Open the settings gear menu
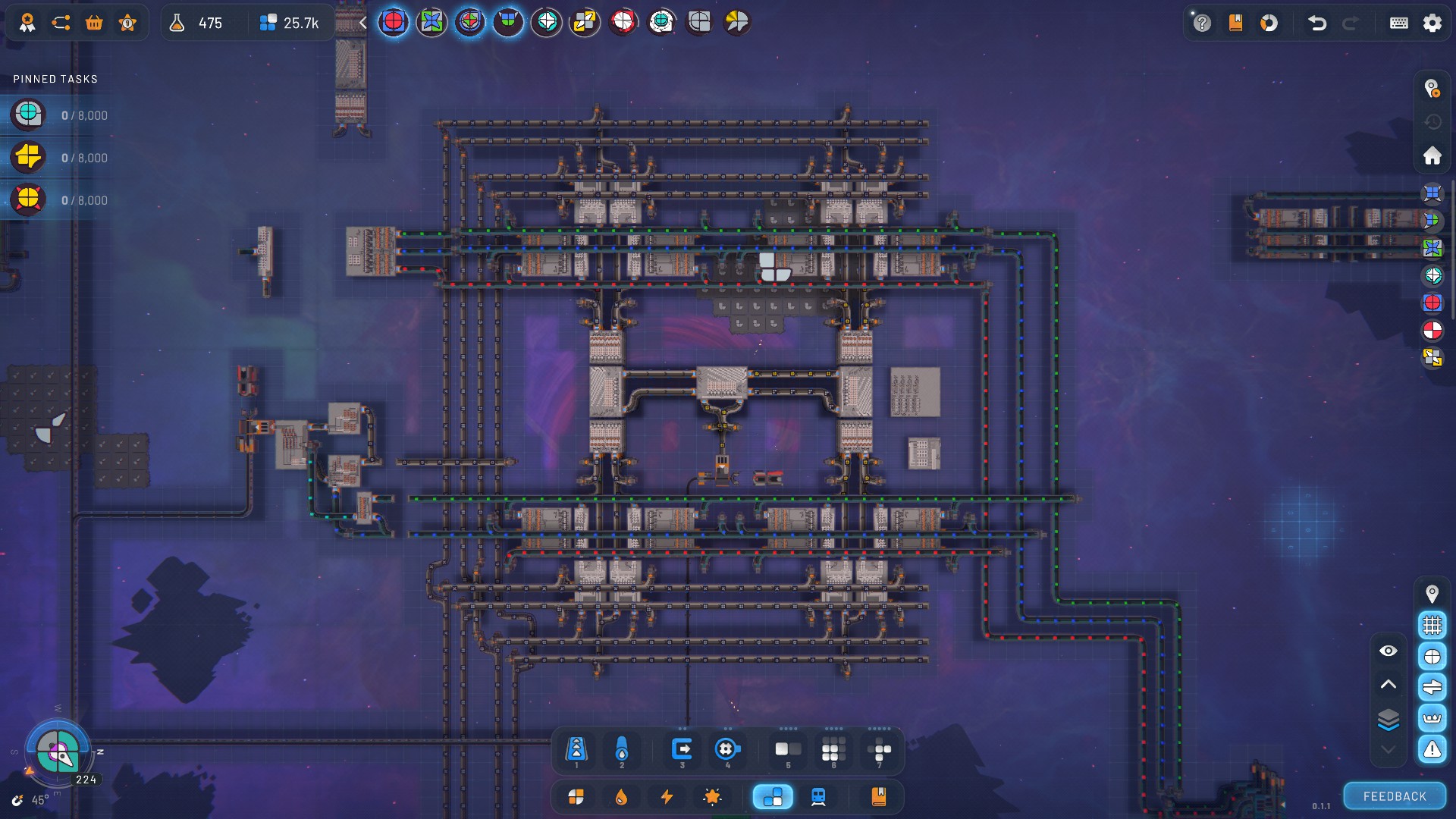This screenshot has width=1456, height=819. (1432, 23)
